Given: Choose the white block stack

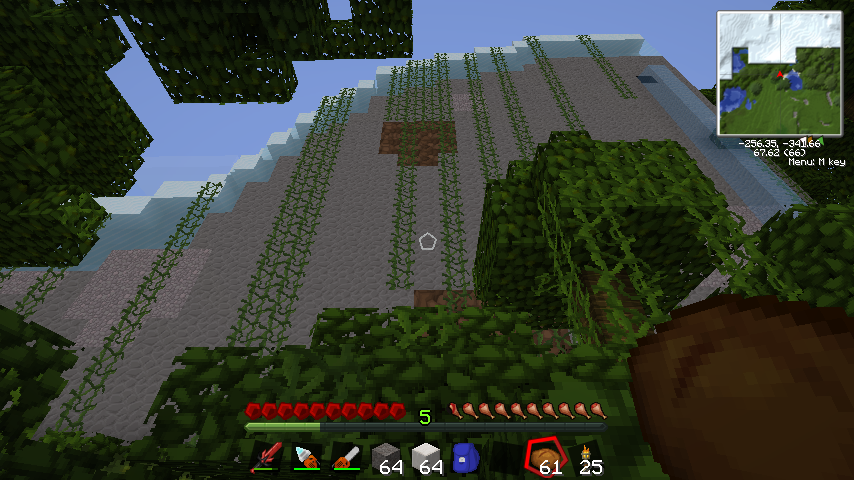Looking at the screenshot, I should click(426, 459).
